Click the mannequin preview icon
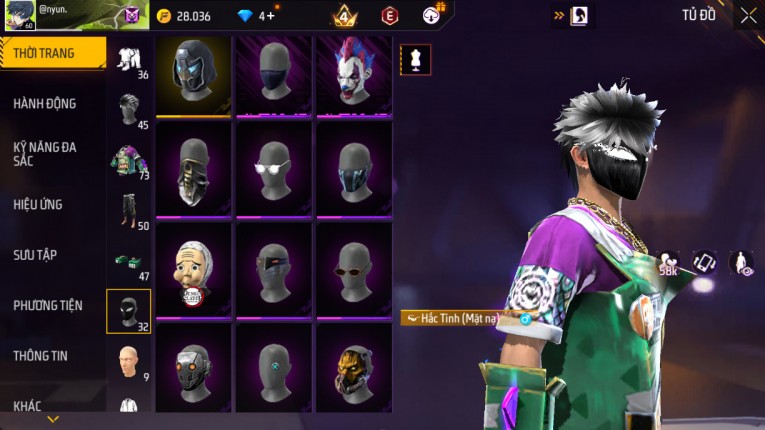 click(415, 60)
